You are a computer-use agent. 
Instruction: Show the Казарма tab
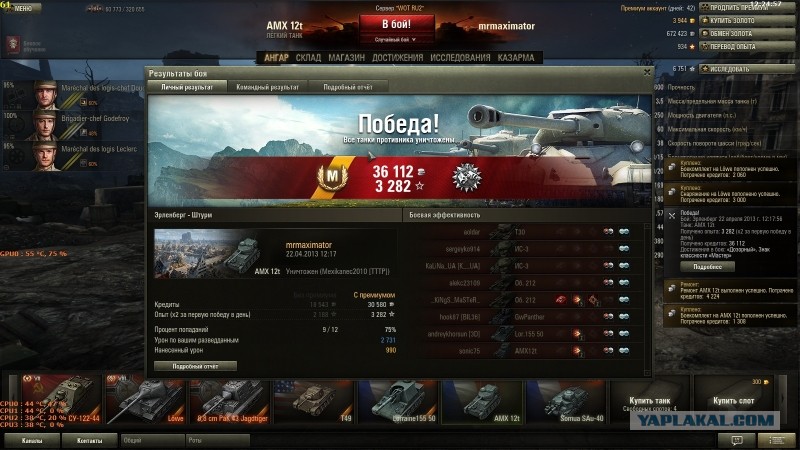click(x=517, y=58)
